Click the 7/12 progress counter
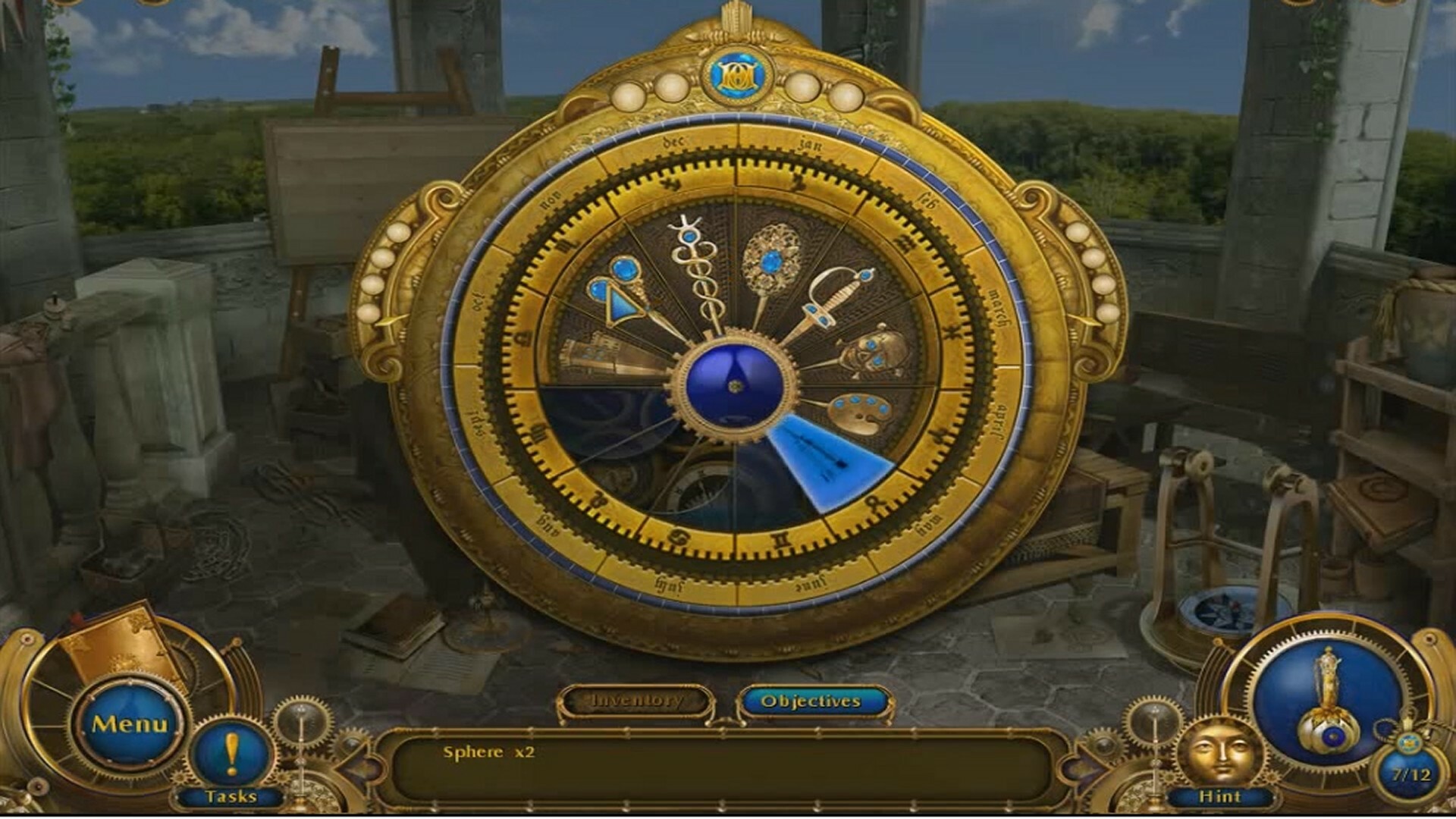Screen dimensions: 1456x819 click(x=1410, y=772)
